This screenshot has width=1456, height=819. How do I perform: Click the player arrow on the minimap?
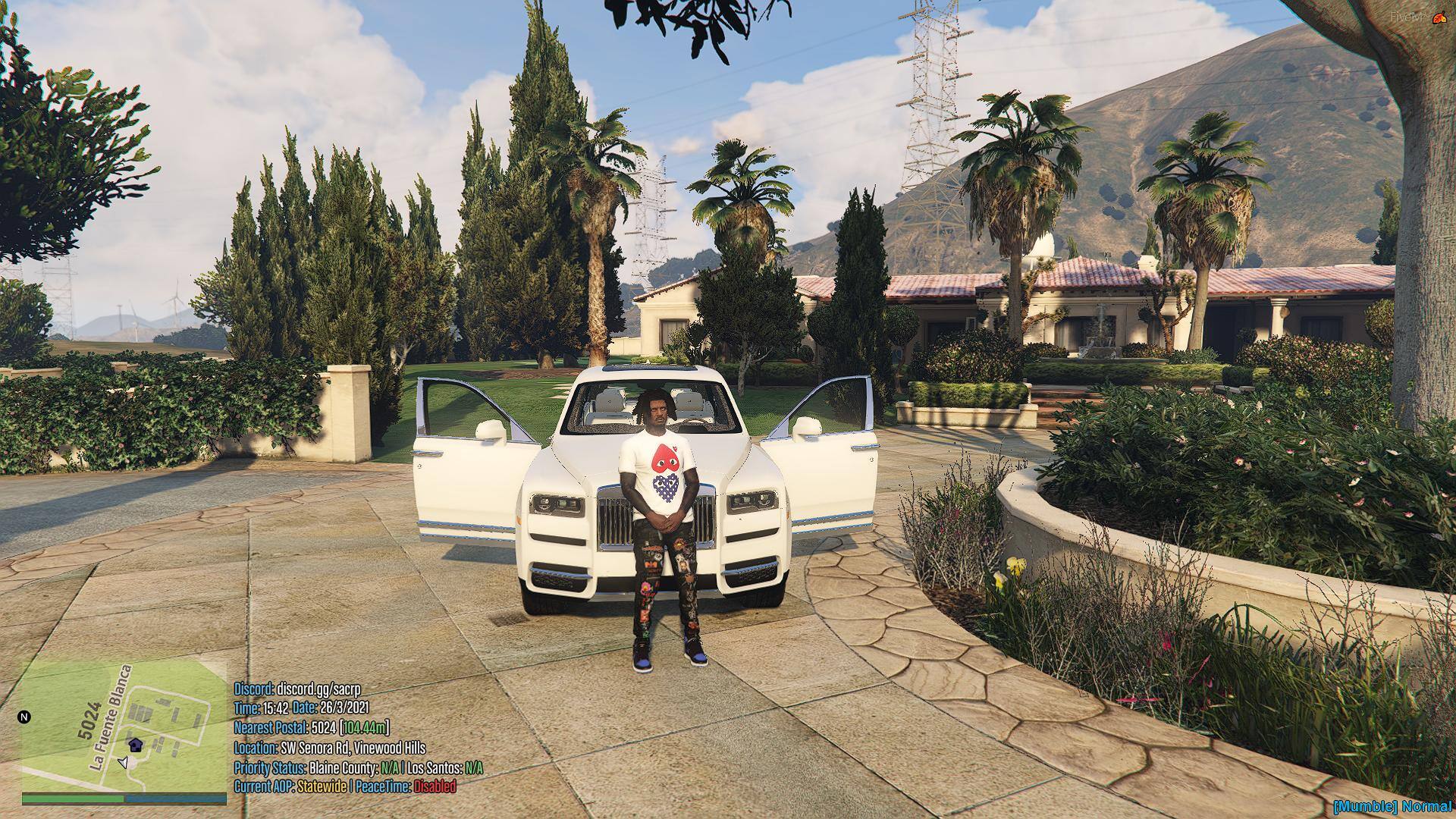point(124,762)
